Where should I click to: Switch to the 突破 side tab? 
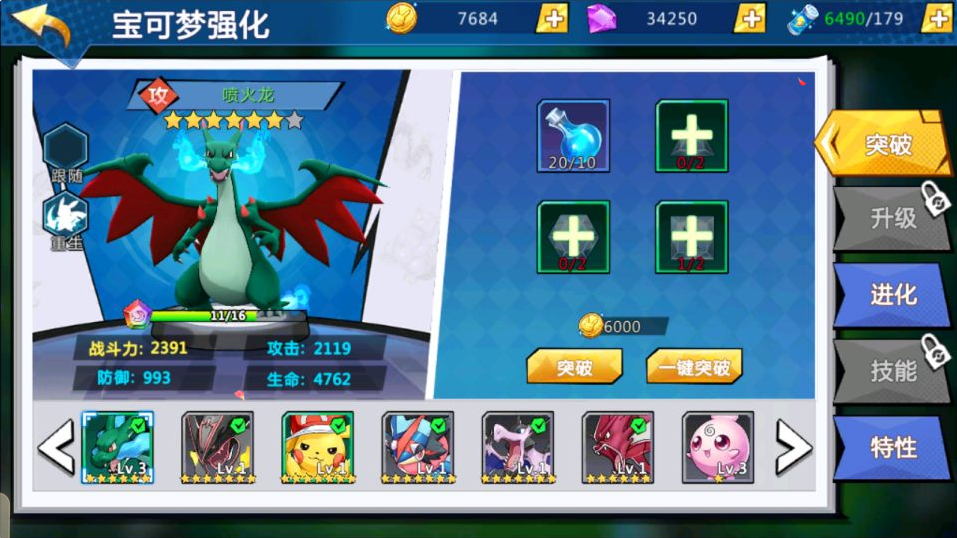[884, 144]
